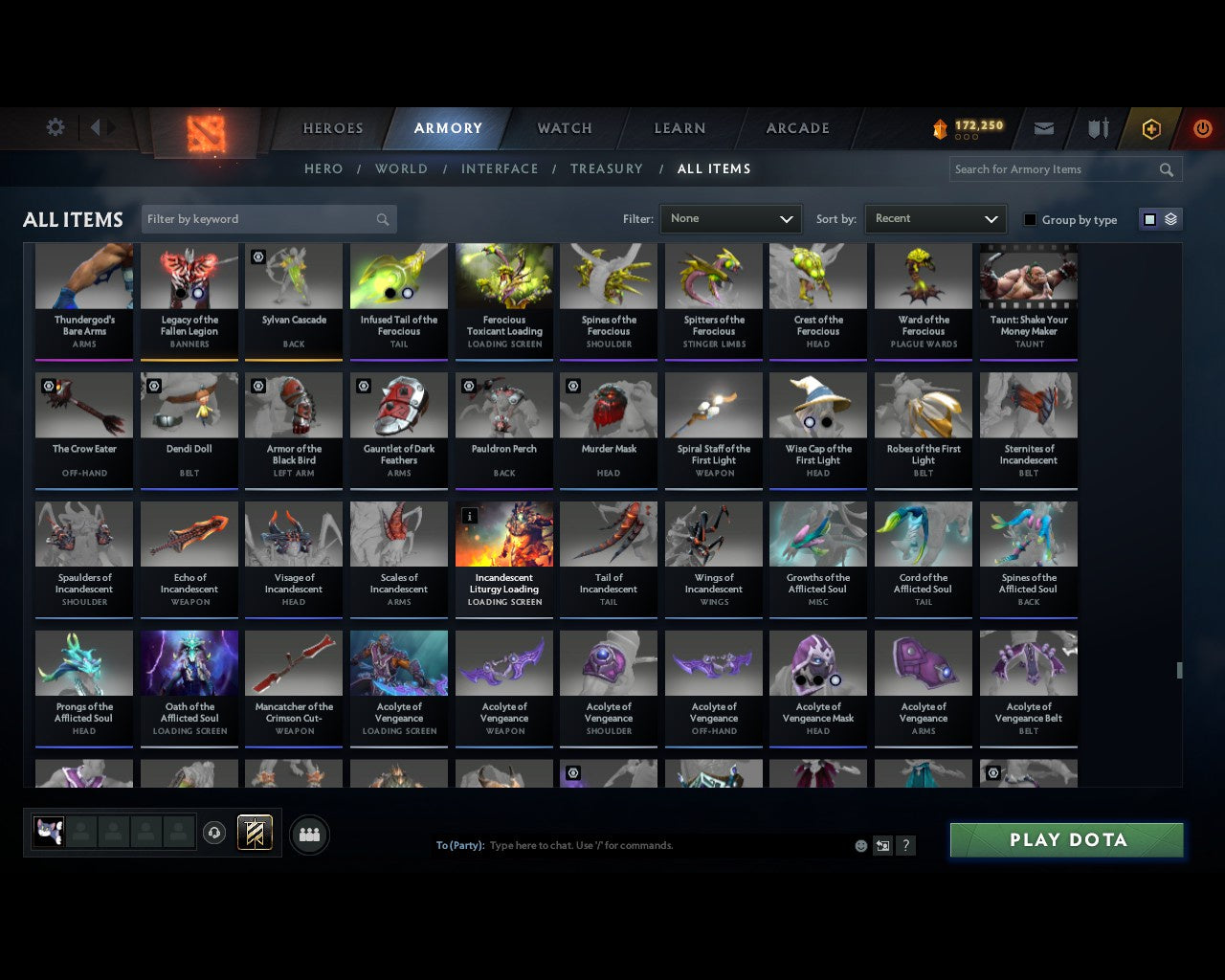Click the gold Dota Plus hexagon icon
1225x980 pixels.
1150,127
